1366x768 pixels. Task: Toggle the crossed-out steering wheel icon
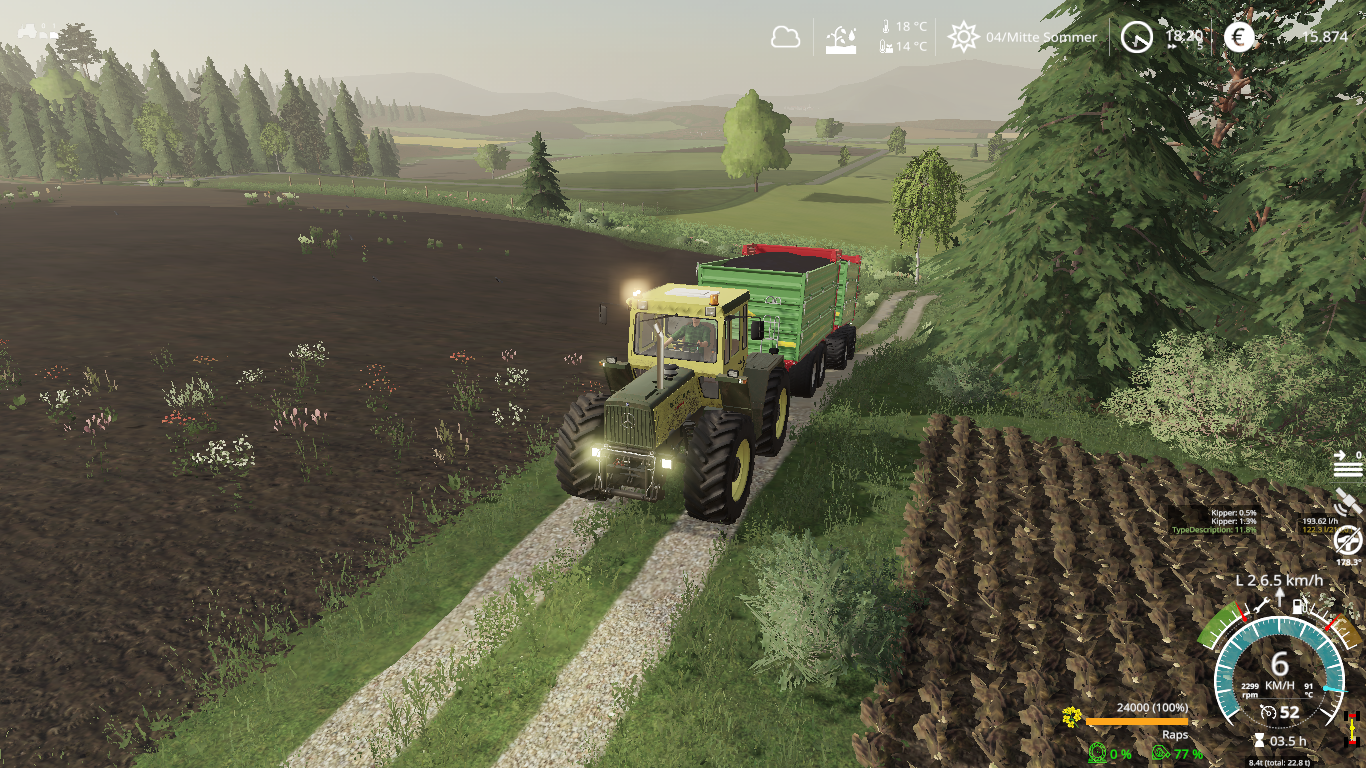pos(1348,539)
